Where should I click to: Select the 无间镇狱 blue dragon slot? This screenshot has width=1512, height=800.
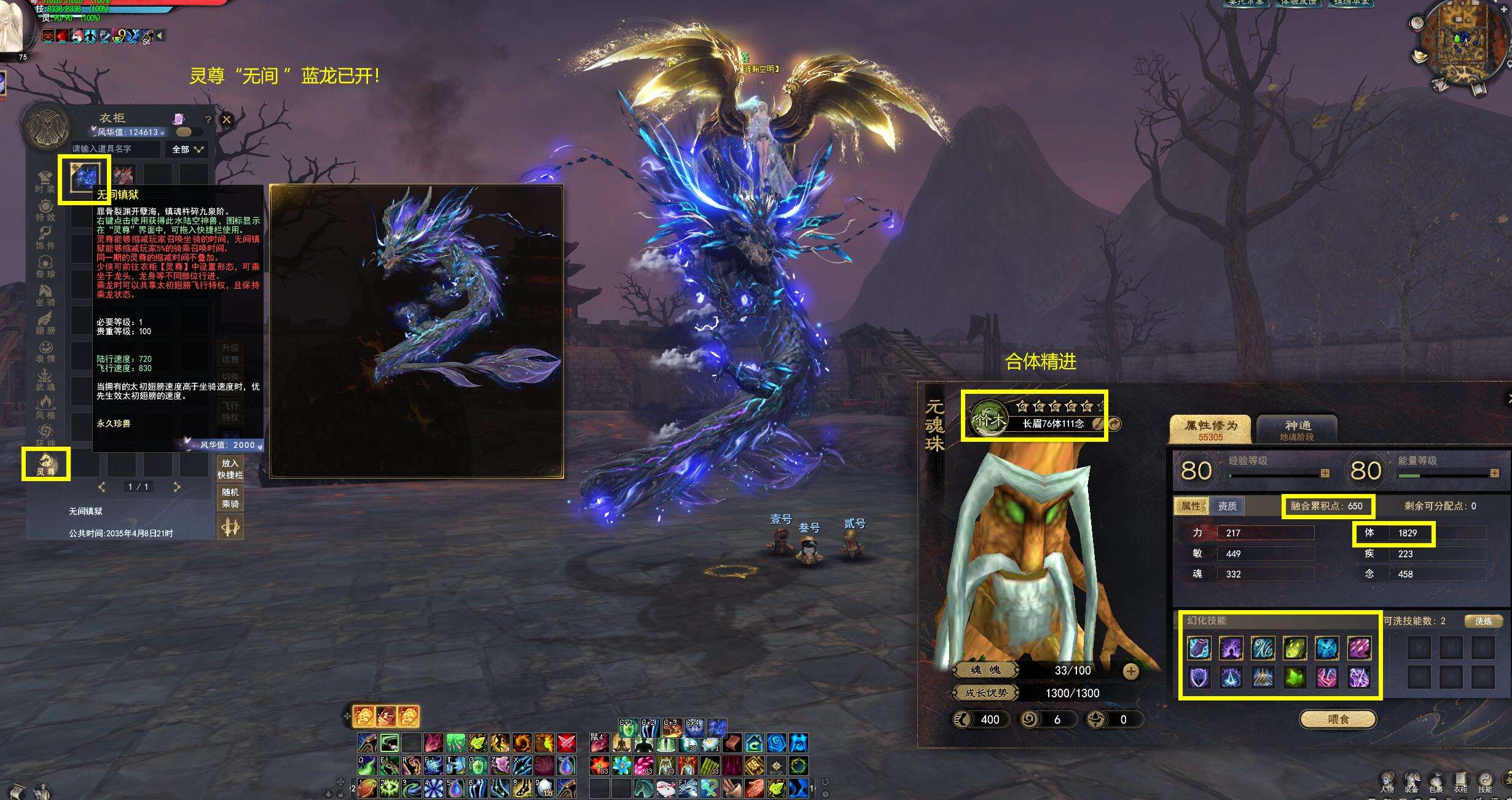84,178
